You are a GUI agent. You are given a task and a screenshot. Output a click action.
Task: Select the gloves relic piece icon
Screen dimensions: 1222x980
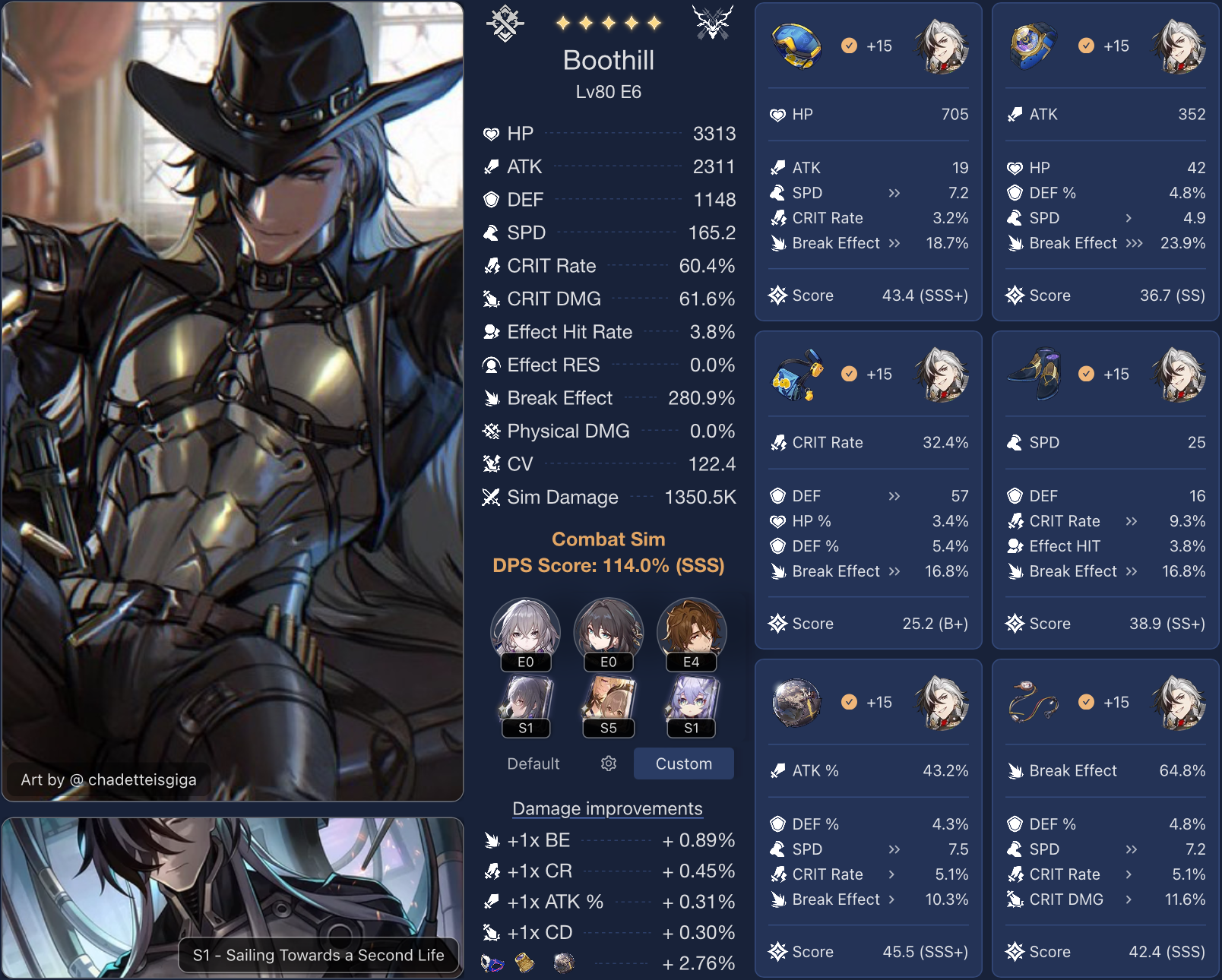click(1034, 46)
